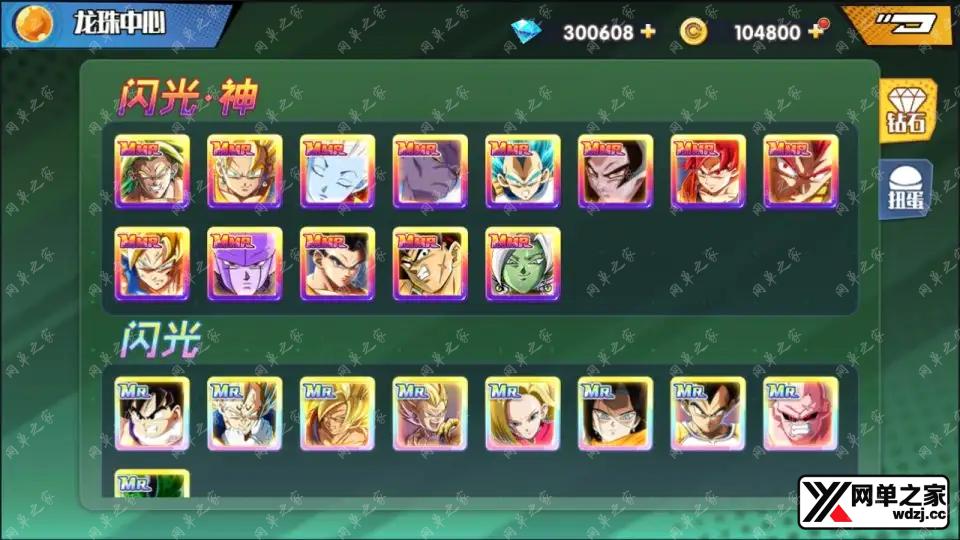Add more diamonds with the plus button
The width and height of the screenshot is (960, 540).
pyautogui.click(x=648, y=31)
